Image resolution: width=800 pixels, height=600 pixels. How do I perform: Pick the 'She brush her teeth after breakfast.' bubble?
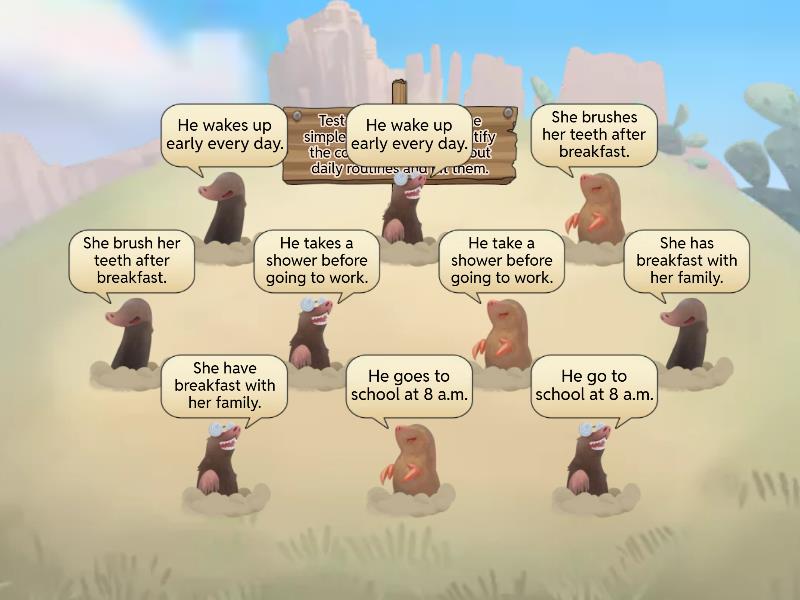(131, 260)
